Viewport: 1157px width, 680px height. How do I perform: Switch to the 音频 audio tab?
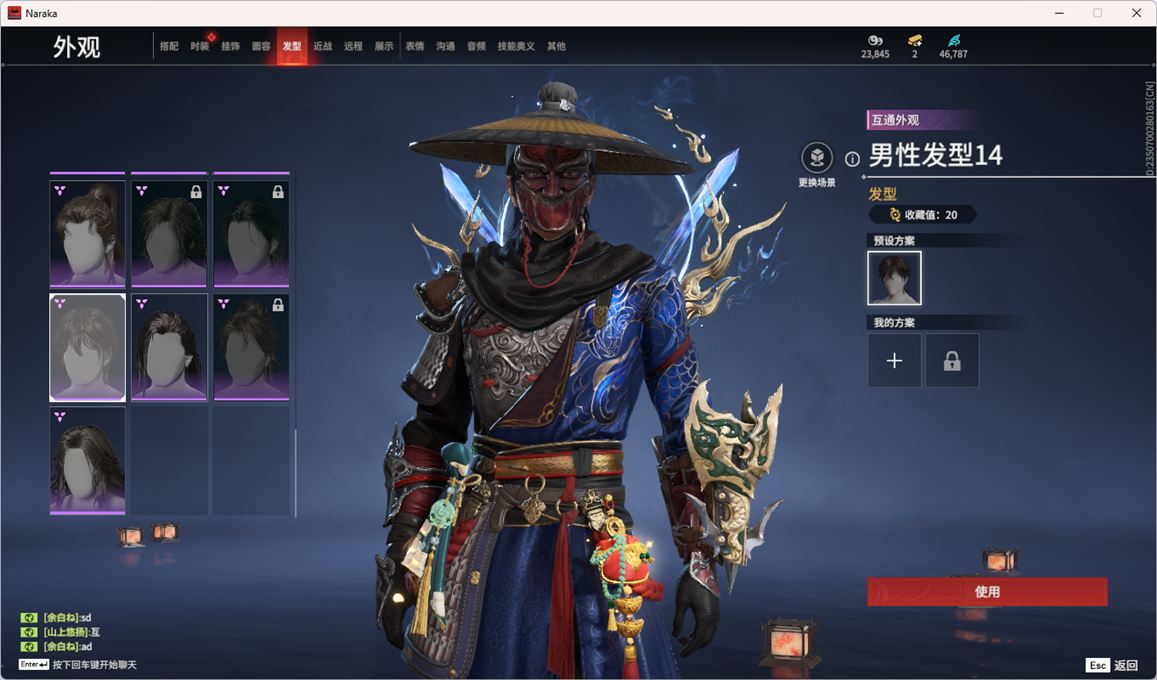(x=476, y=46)
